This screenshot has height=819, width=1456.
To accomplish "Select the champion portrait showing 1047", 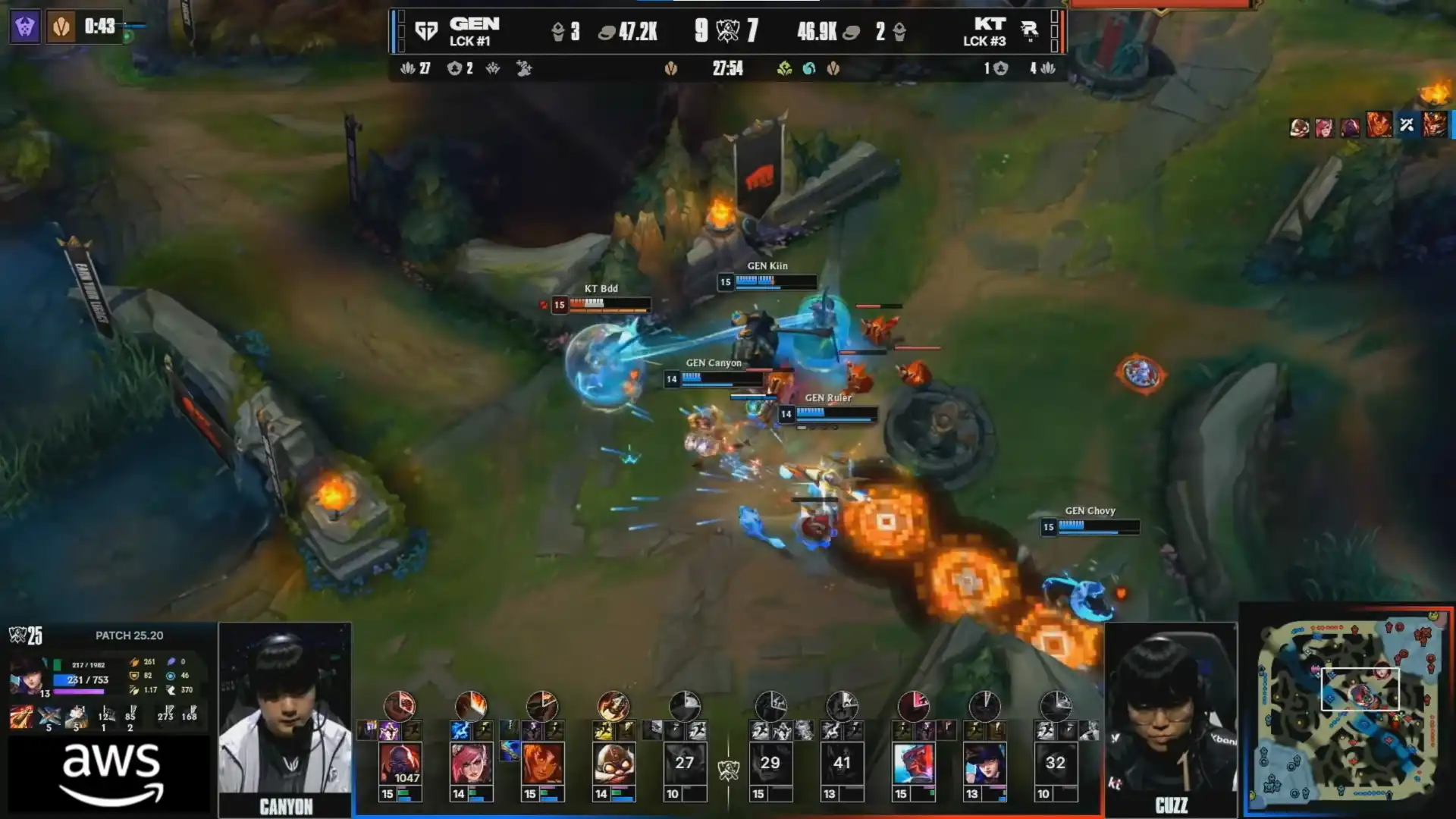I will [x=400, y=763].
